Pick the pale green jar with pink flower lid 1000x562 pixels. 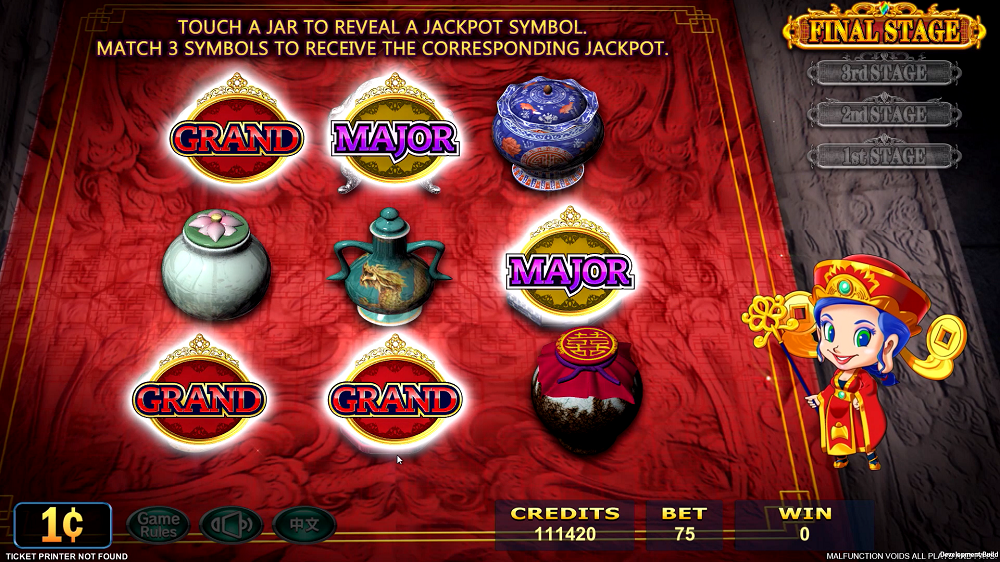tap(216, 263)
